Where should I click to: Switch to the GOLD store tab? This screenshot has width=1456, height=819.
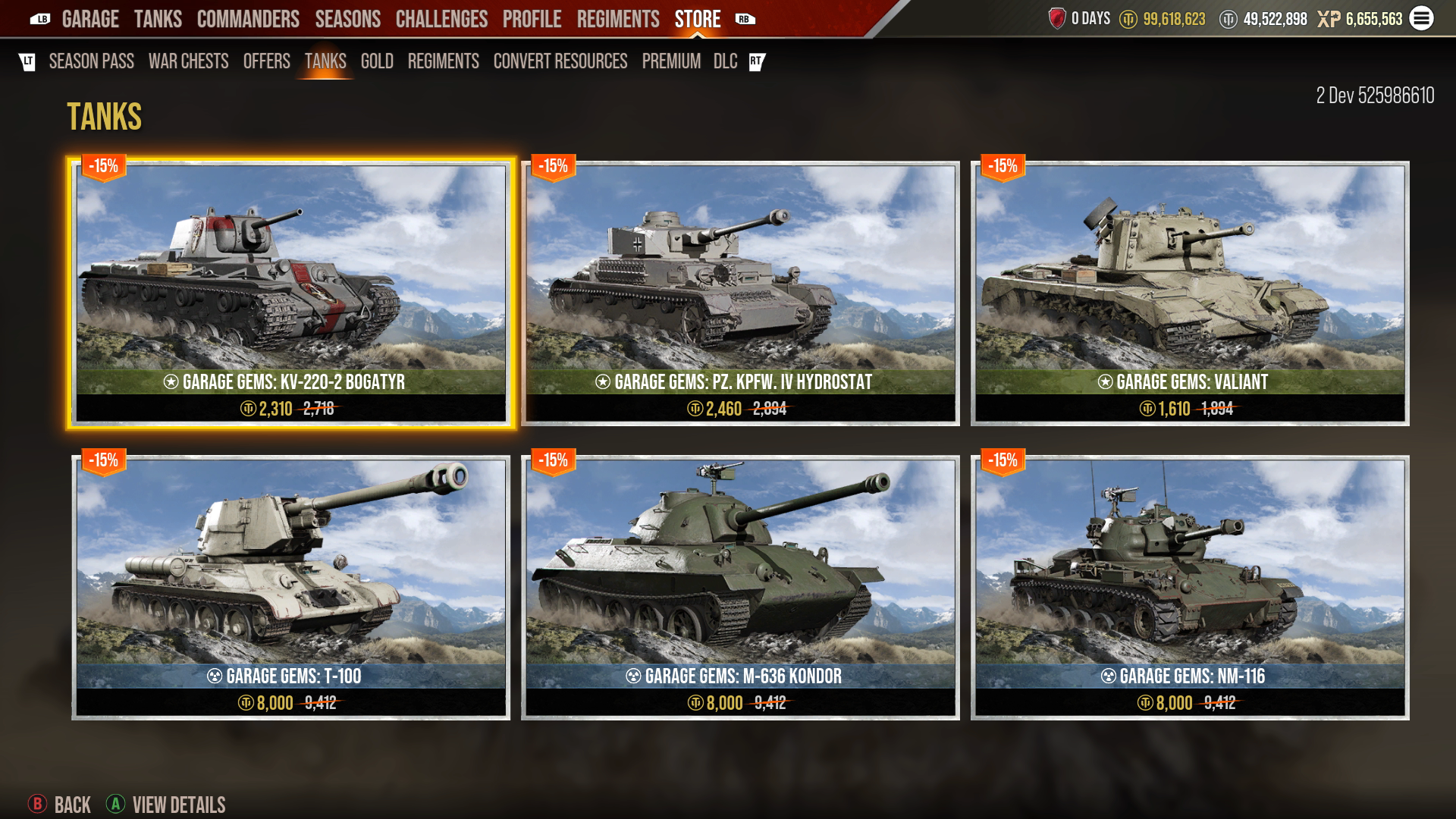tap(377, 62)
